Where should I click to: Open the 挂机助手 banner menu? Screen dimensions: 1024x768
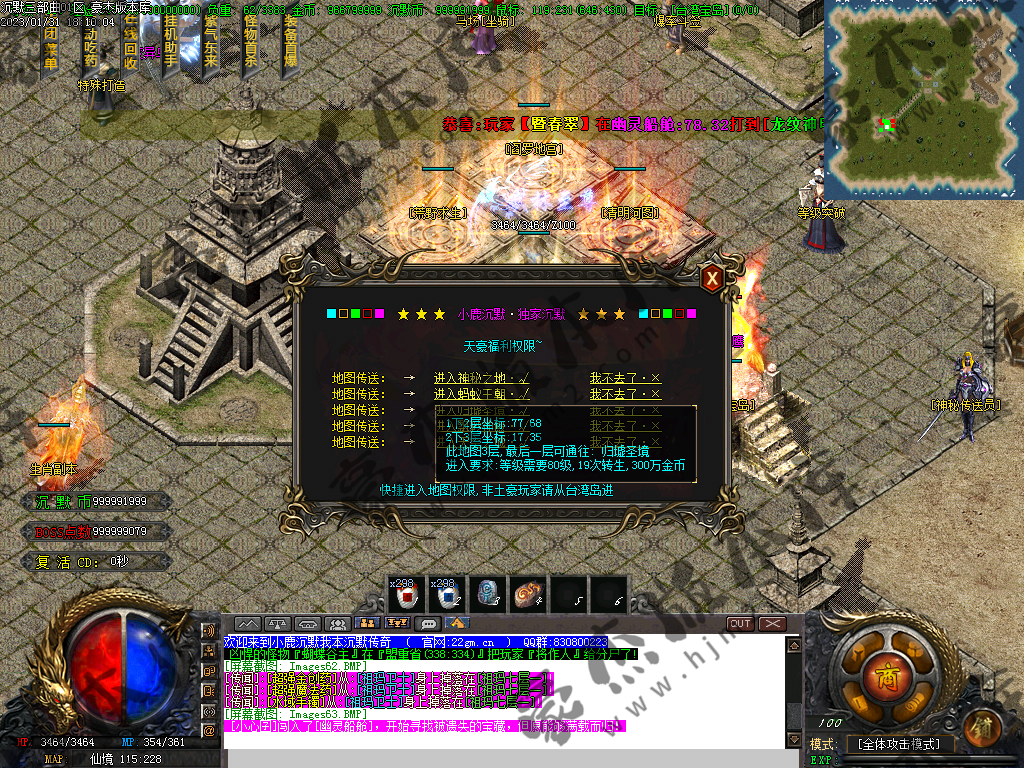click(171, 47)
